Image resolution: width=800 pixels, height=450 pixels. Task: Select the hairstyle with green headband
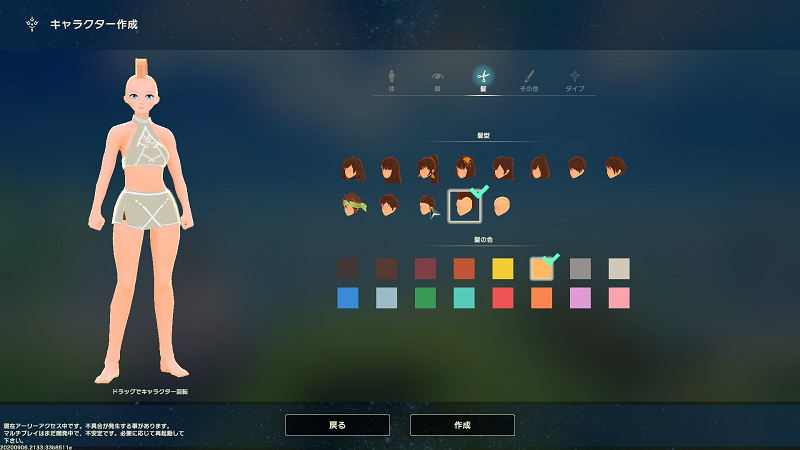351,206
